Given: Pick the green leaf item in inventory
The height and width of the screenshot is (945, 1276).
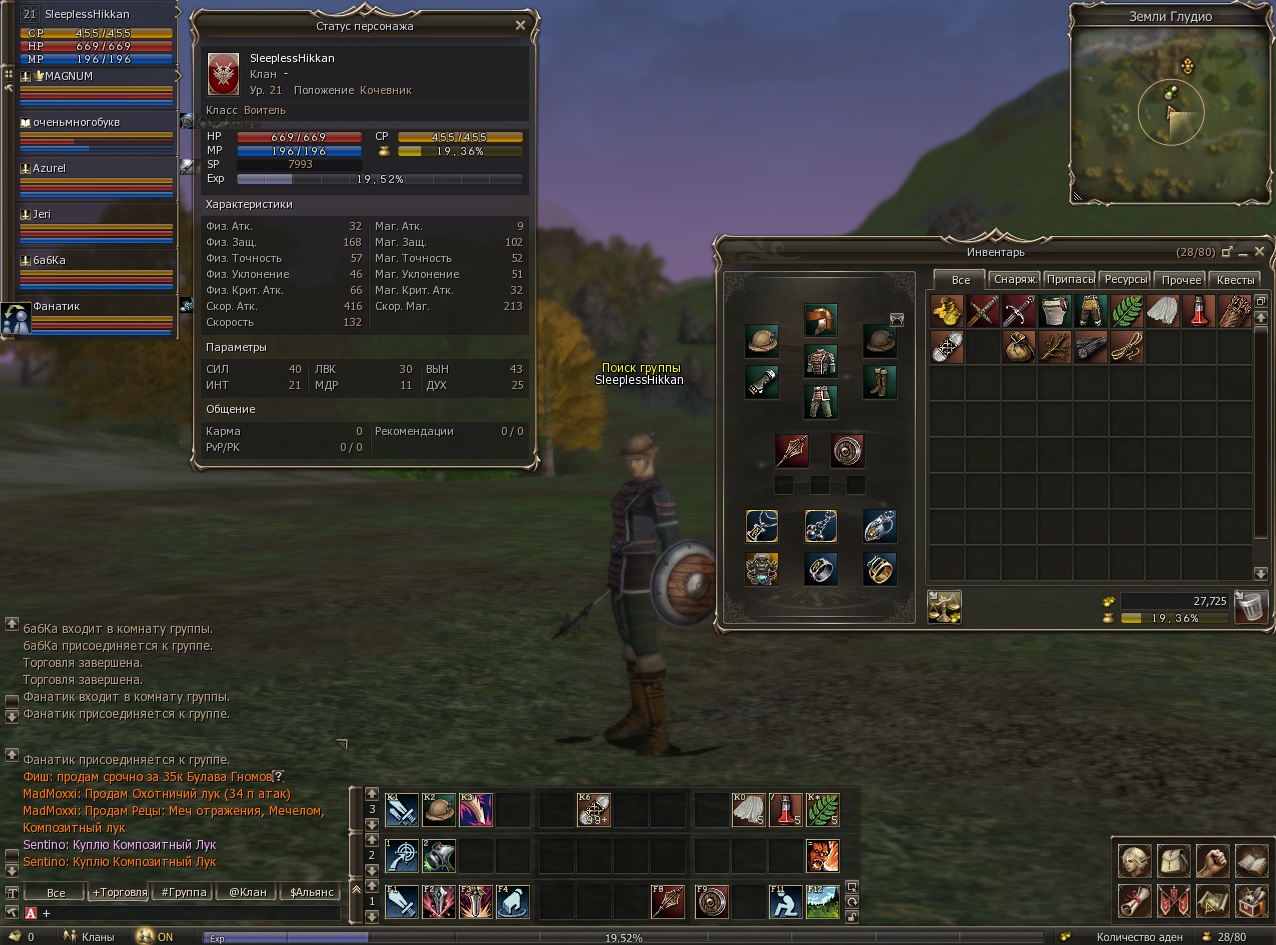Looking at the screenshot, I should (1126, 311).
